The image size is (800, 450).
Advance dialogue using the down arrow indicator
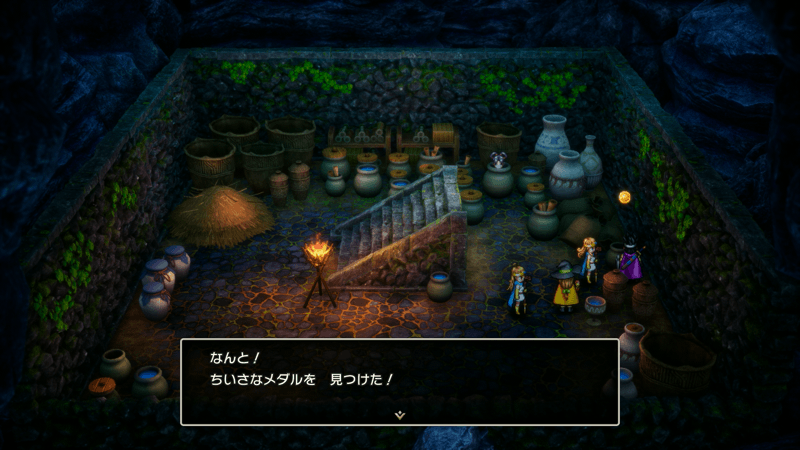pos(400,412)
